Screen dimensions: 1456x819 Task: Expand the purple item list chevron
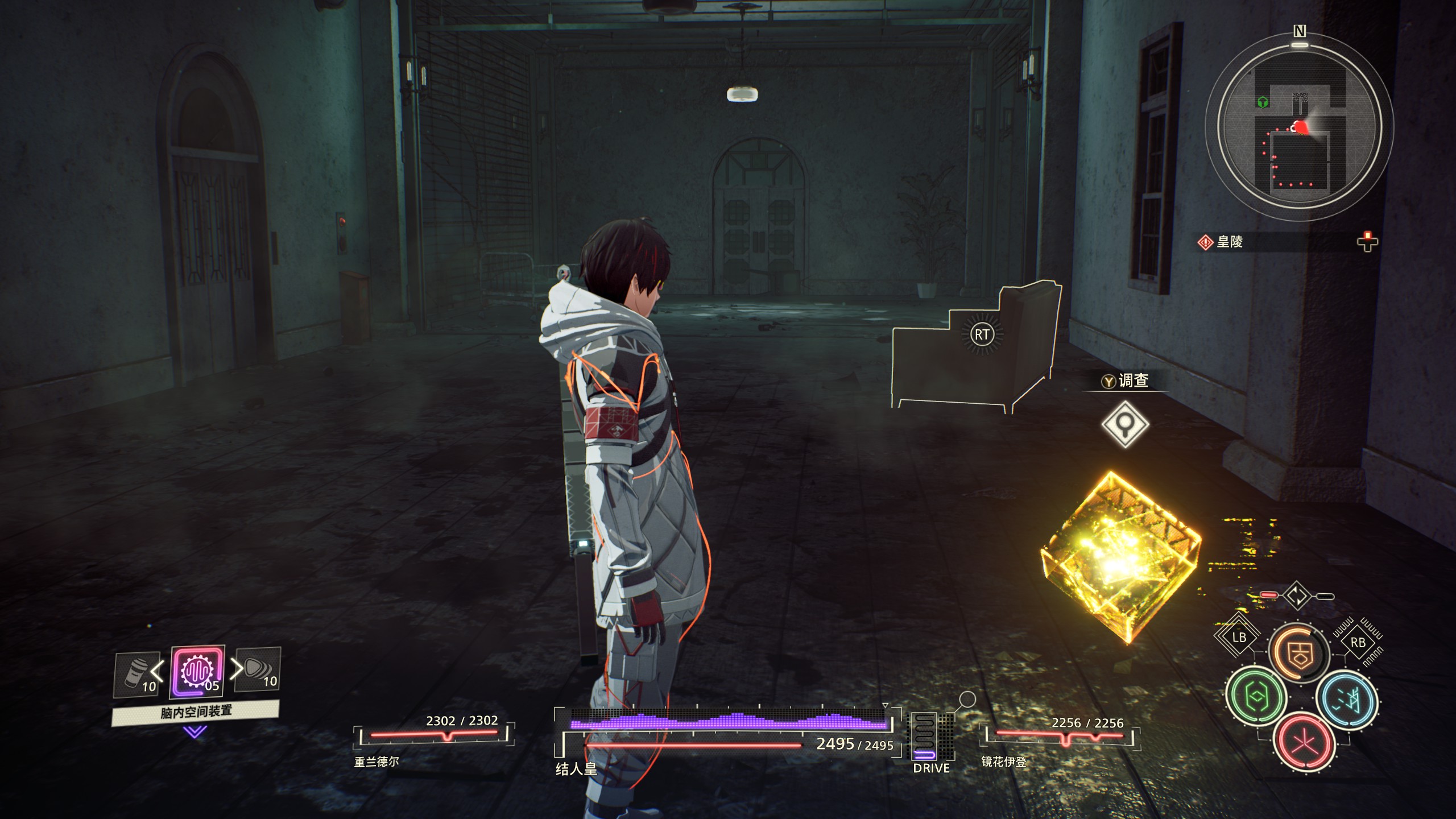[195, 731]
